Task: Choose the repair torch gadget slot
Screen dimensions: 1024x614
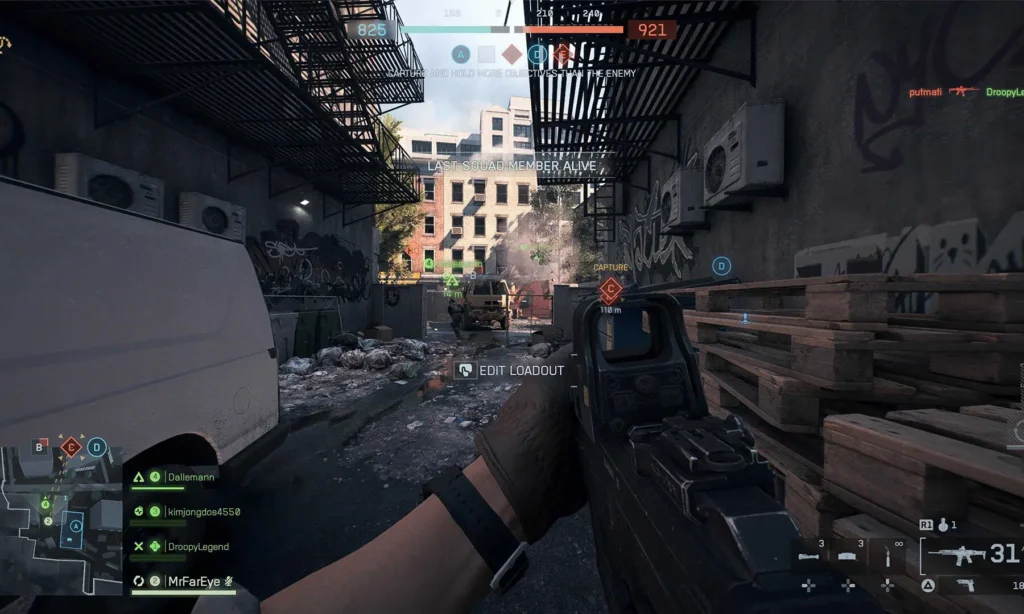Action: point(886,555)
